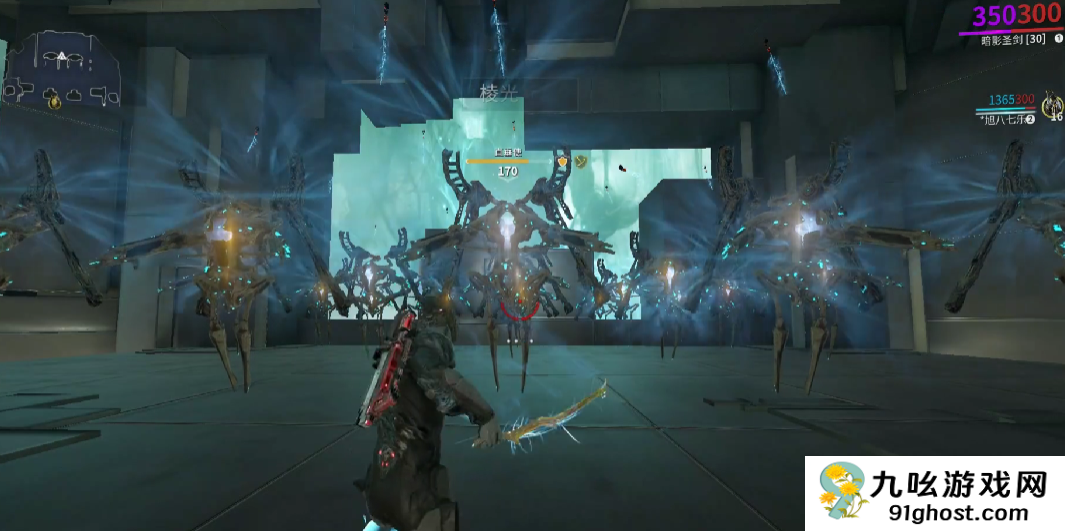
Task: Select the gold marker on the minimap
Action: [x=55, y=100]
